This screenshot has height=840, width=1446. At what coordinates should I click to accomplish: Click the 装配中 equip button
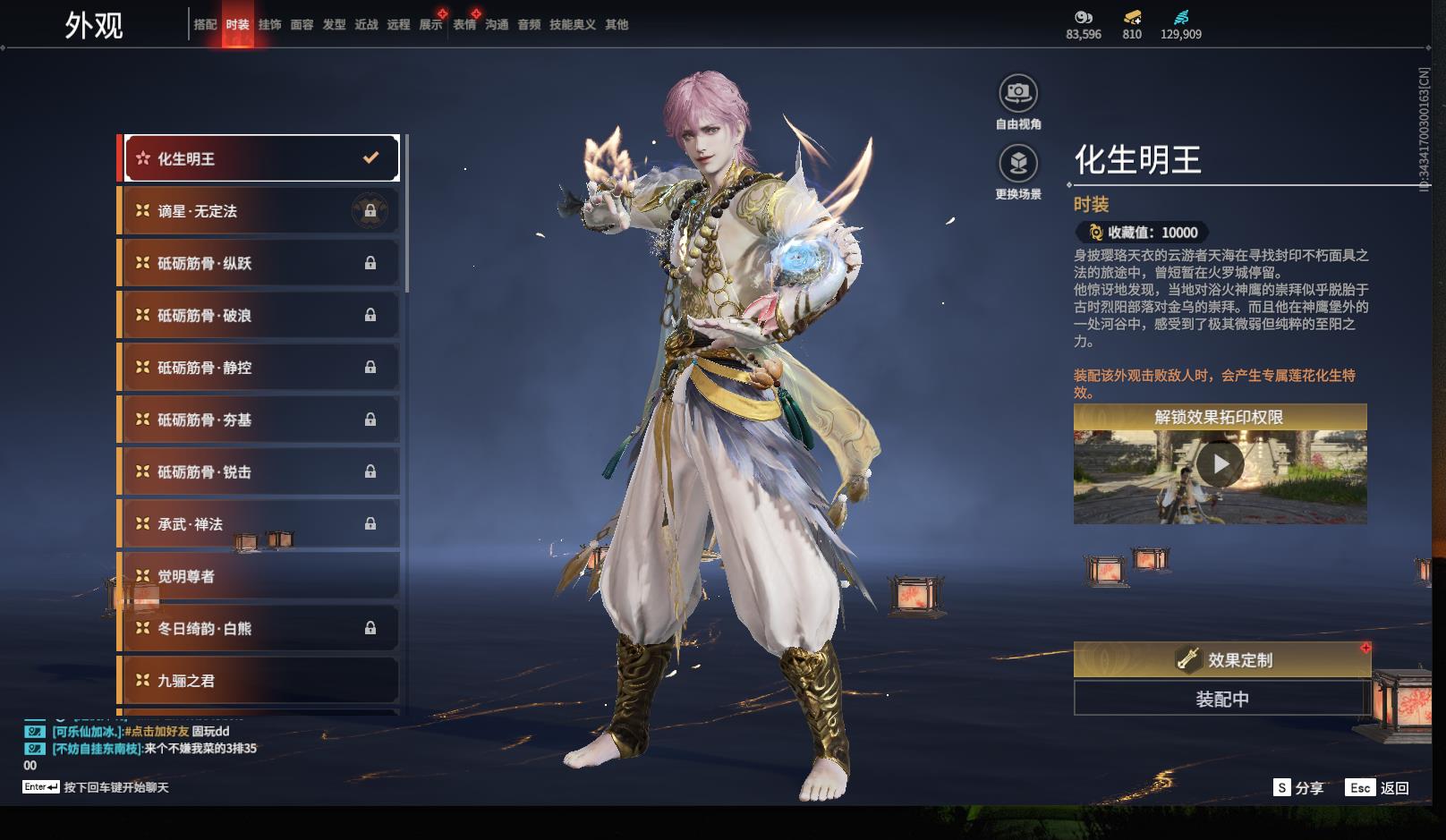pyautogui.click(x=1221, y=699)
